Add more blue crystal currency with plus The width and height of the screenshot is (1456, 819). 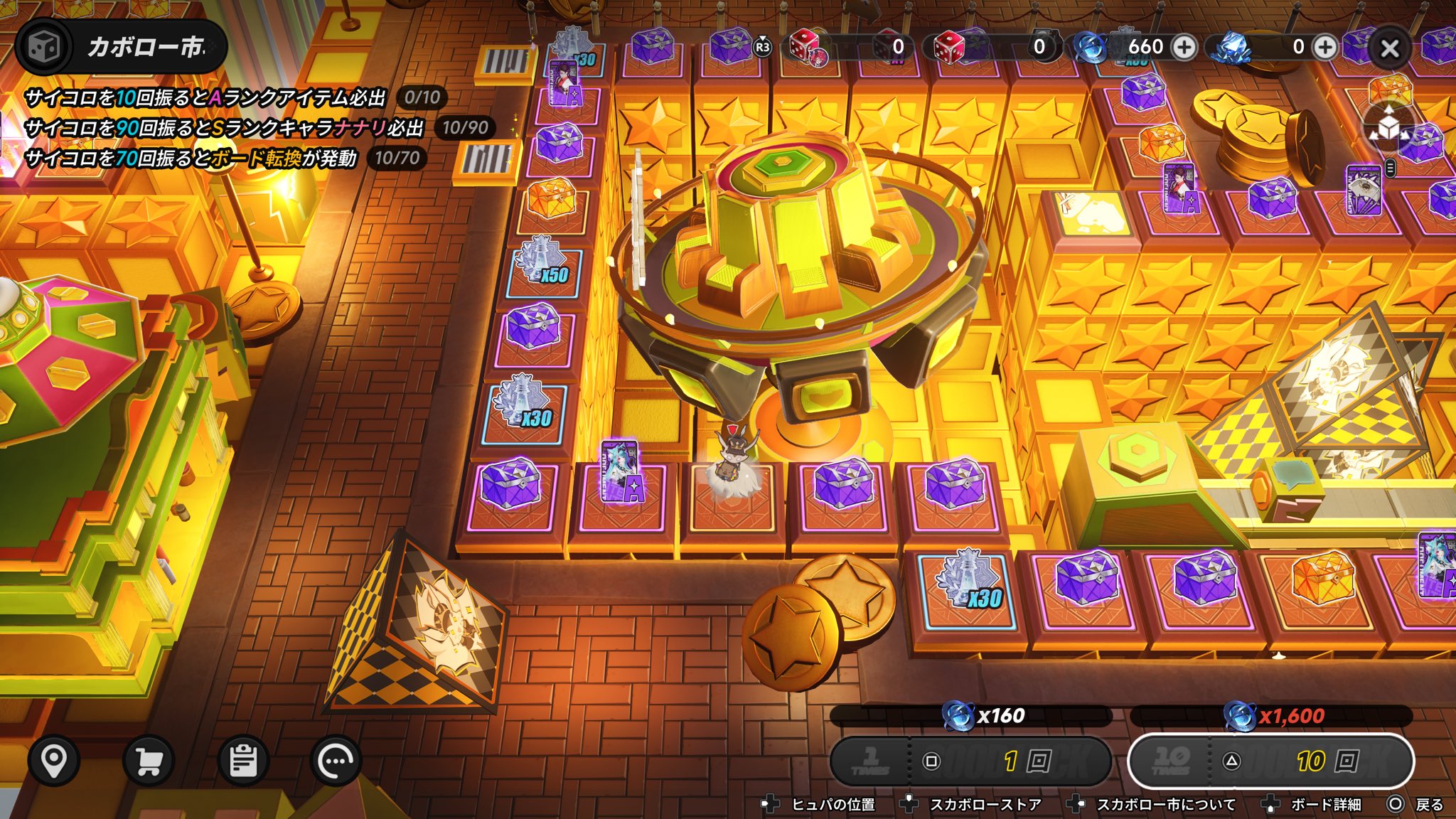pyautogui.click(x=1324, y=47)
